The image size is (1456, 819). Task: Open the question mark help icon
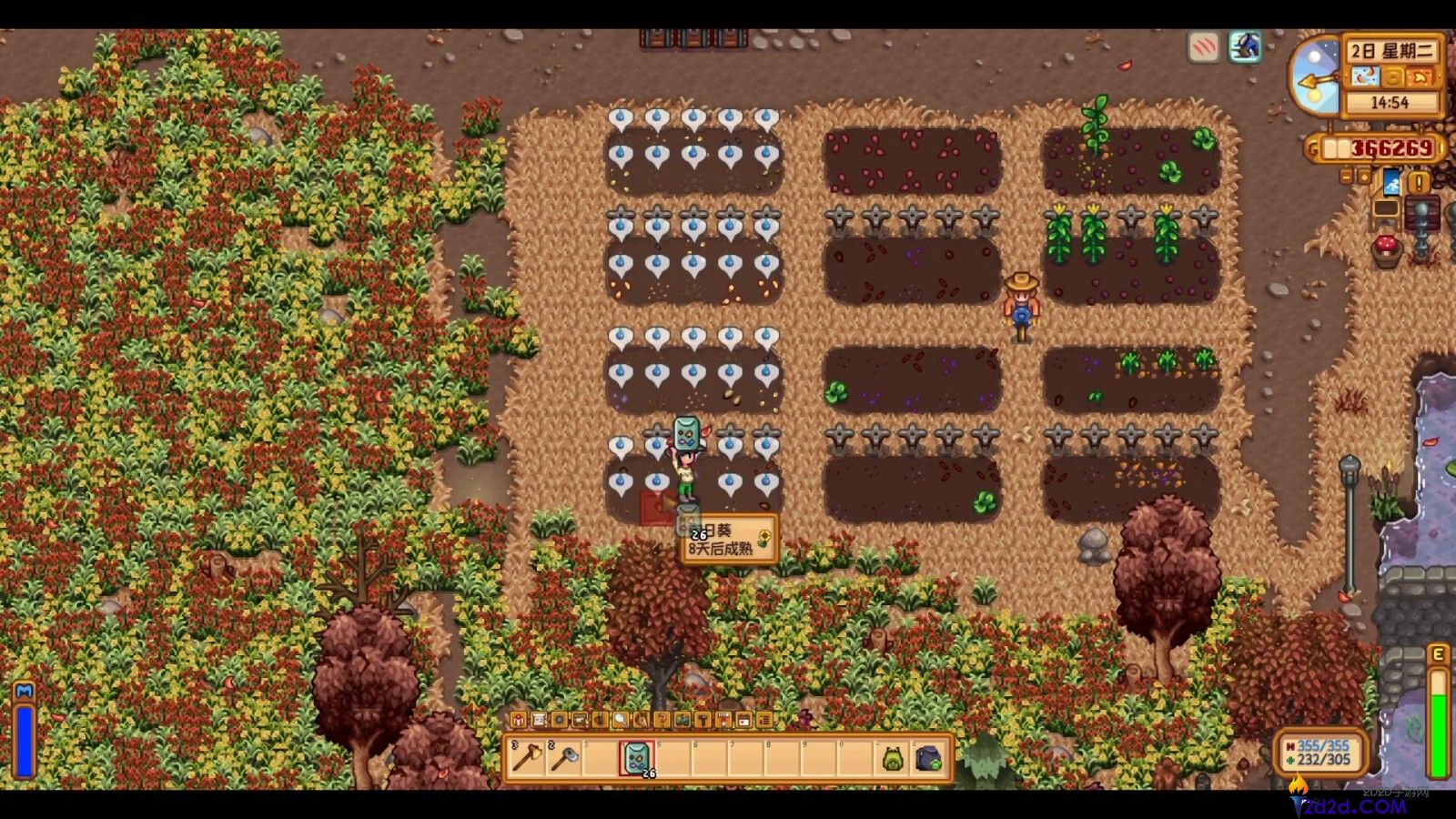[662, 720]
